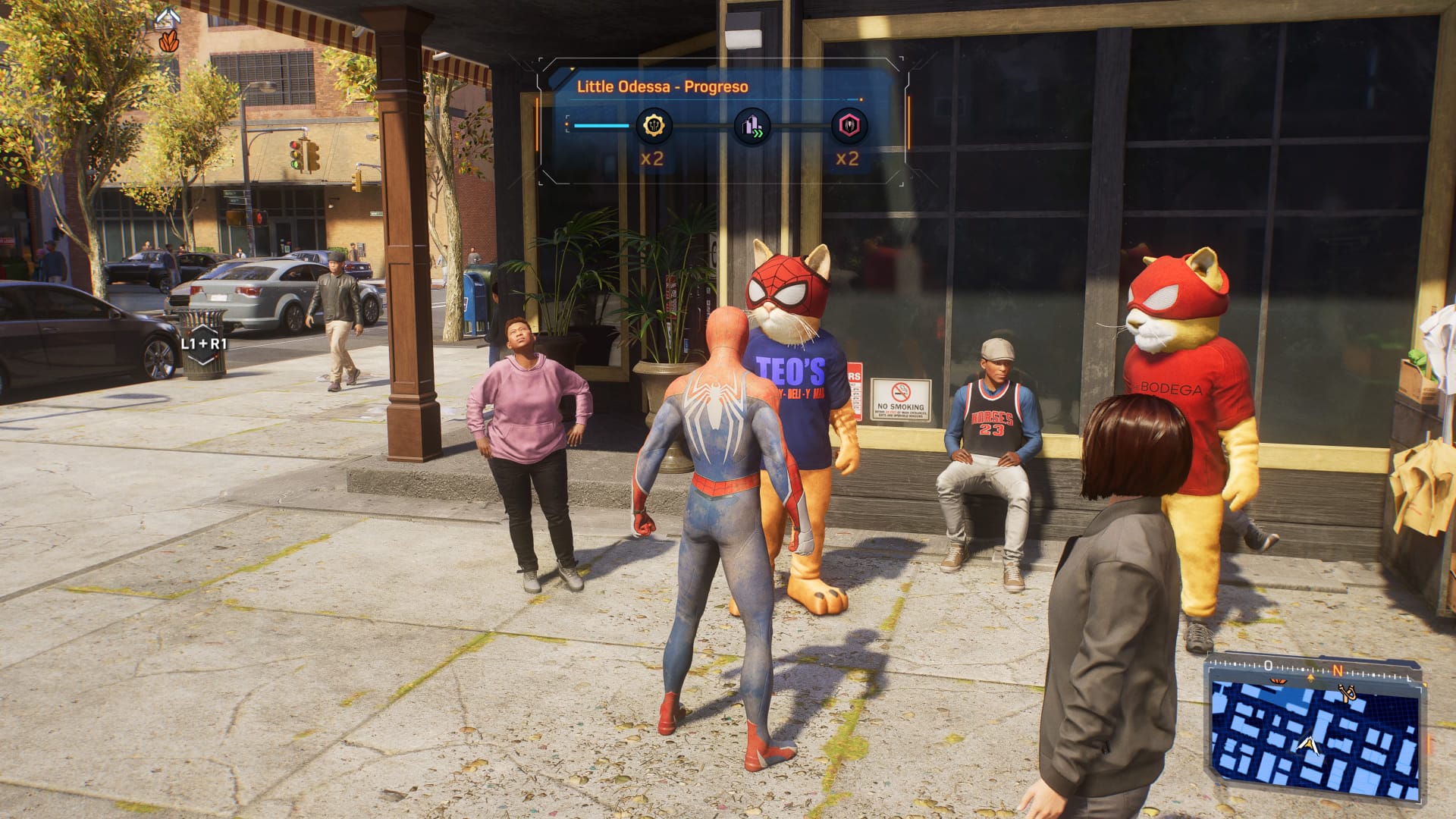Select the purple buildings fast-travel icon
Screen dimensions: 1456x819
752,126
